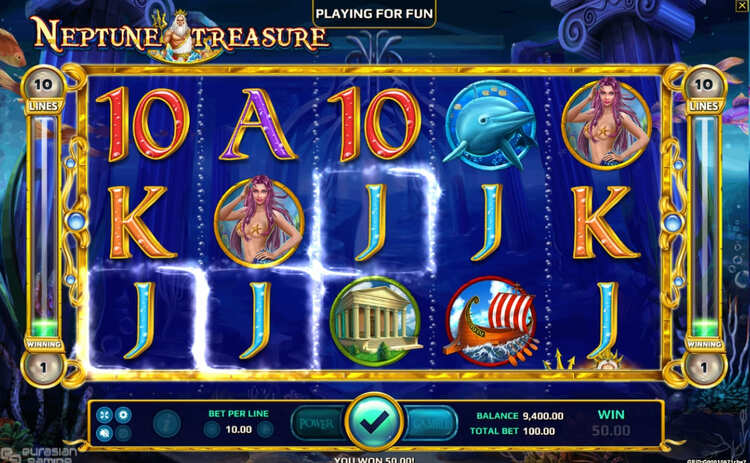The height and width of the screenshot is (463, 750).
Task: Mute sound with the speaker icon
Action: 104,433
